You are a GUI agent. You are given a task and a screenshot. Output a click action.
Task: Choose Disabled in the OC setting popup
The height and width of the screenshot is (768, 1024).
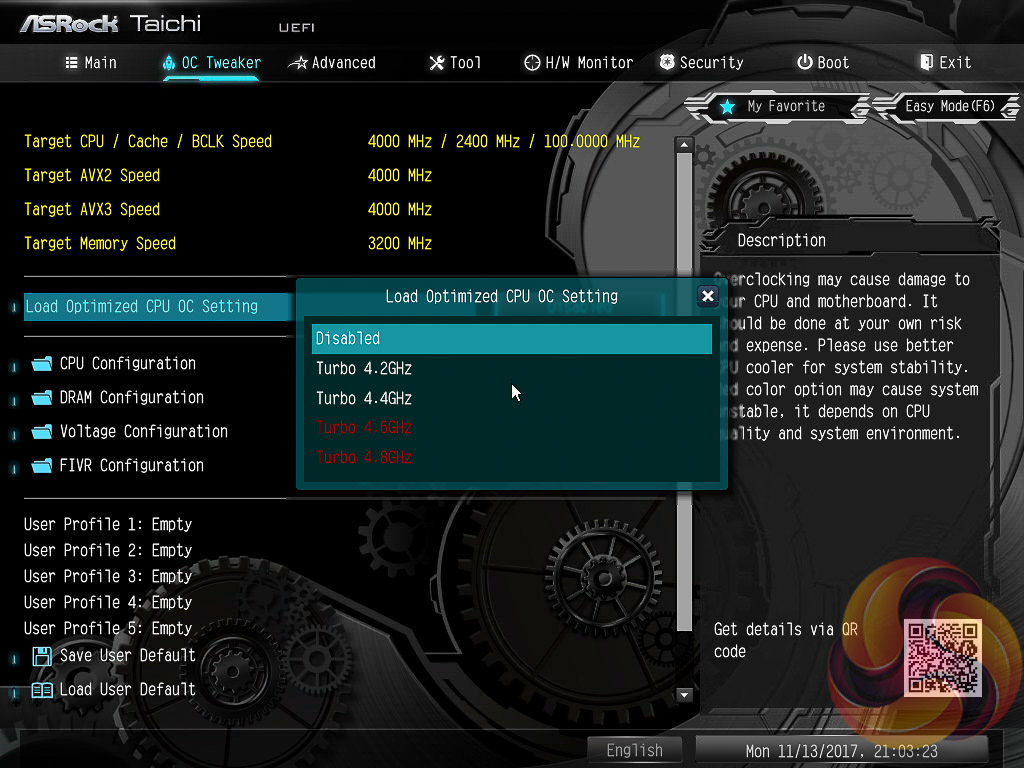tap(511, 338)
